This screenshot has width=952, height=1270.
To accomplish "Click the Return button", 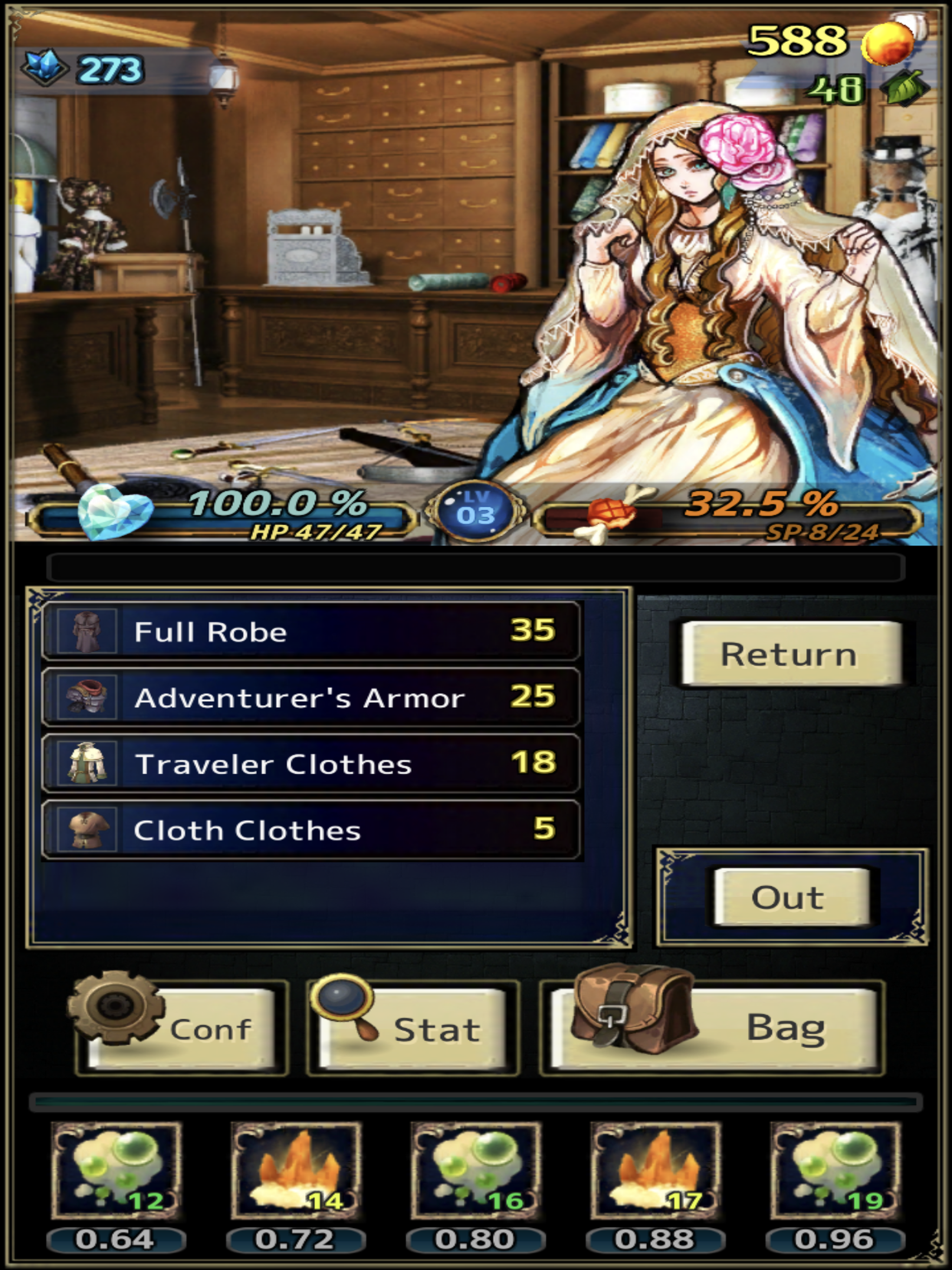I will (790, 654).
